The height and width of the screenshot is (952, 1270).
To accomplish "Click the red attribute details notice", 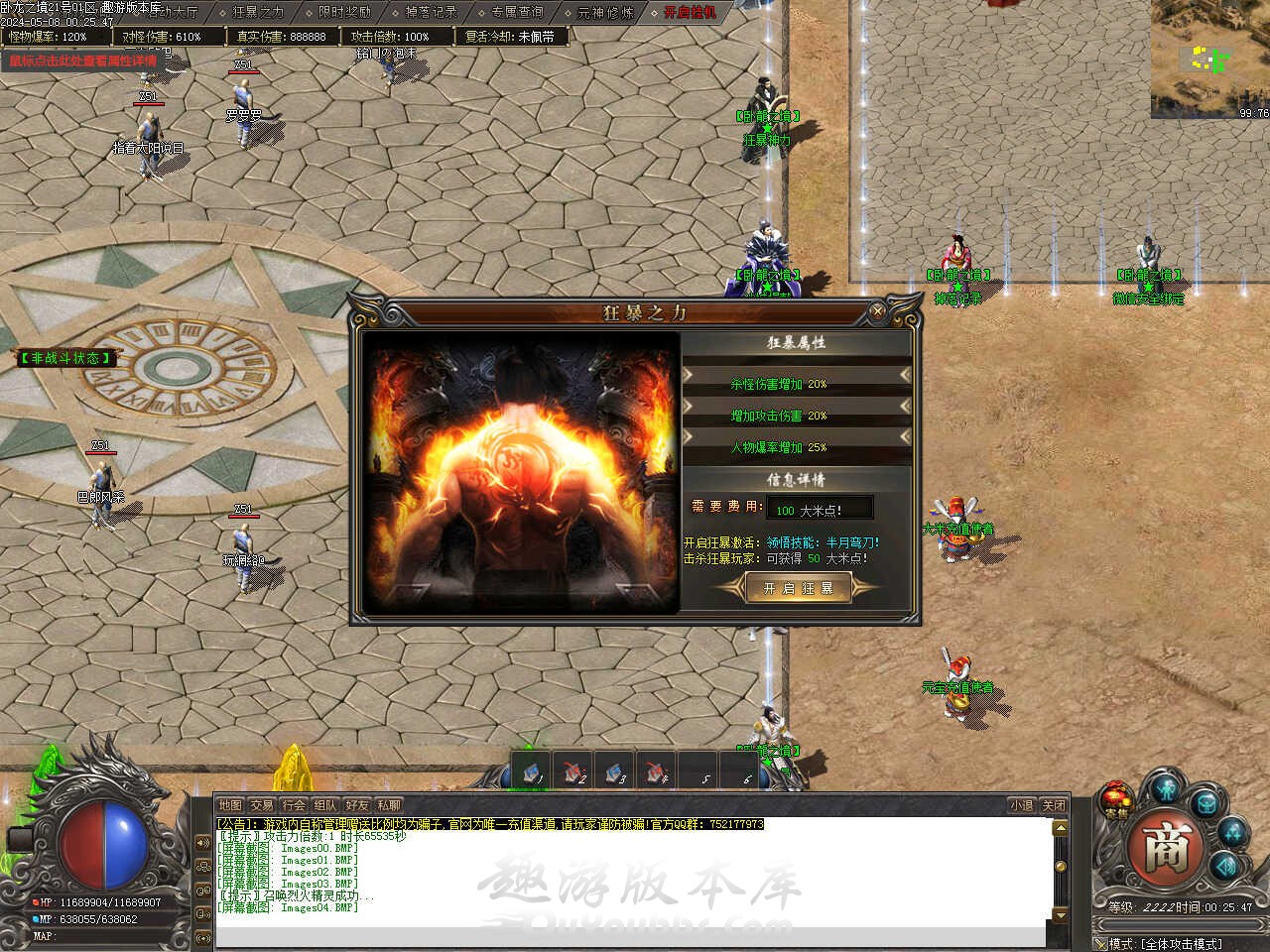I will point(83,60).
